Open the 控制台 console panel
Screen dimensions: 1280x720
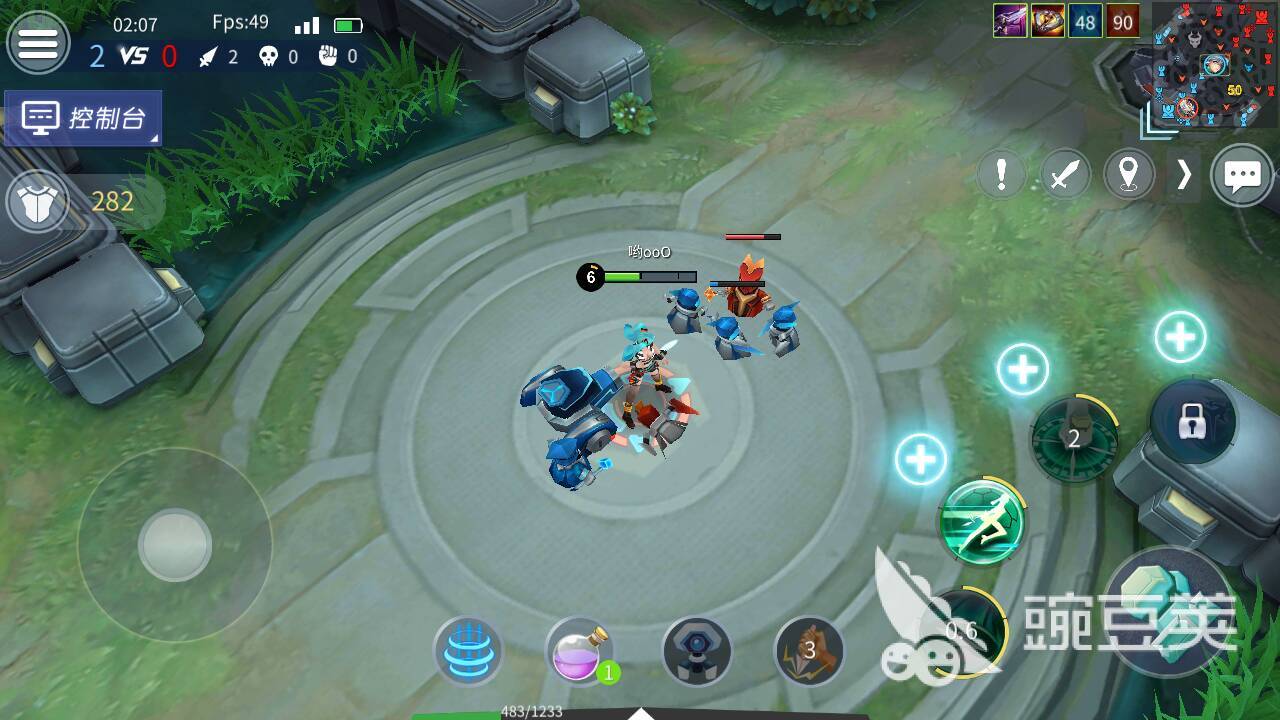[x=83, y=119]
